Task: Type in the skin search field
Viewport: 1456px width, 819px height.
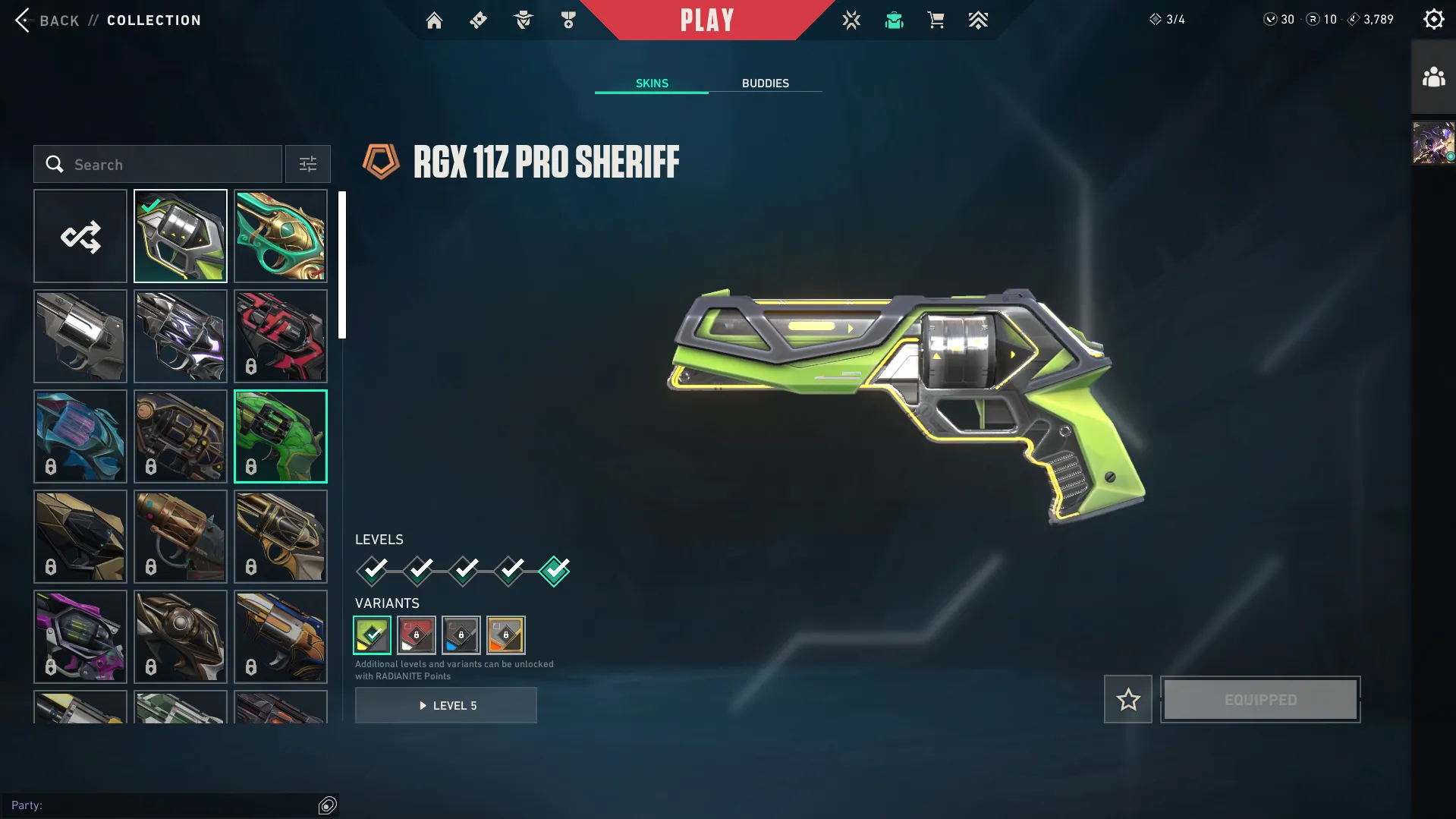Action: pos(167,164)
